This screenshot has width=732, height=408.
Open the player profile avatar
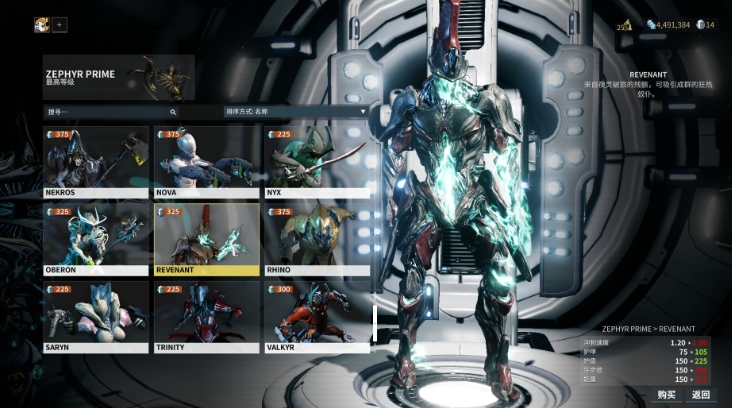(x=42, y=24)
